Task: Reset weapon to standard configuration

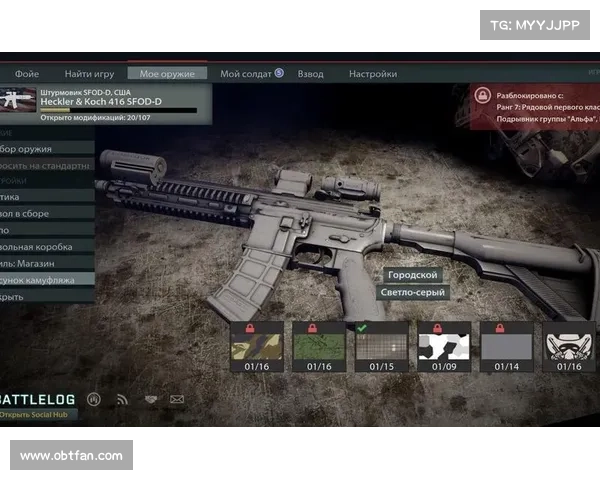Action: pos(45,165)
